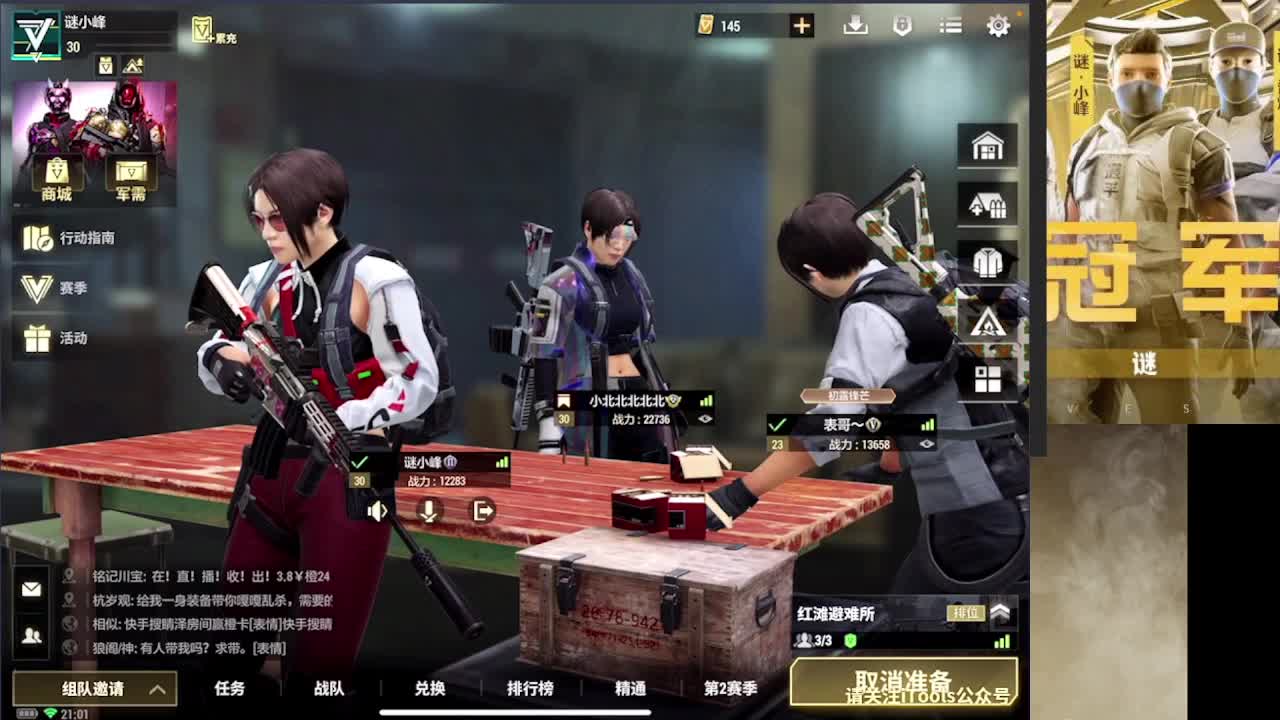Open the wardrobe clothing panel
Image resolution: width=1280 pixels, height=720 pixels.
[986, 262]
